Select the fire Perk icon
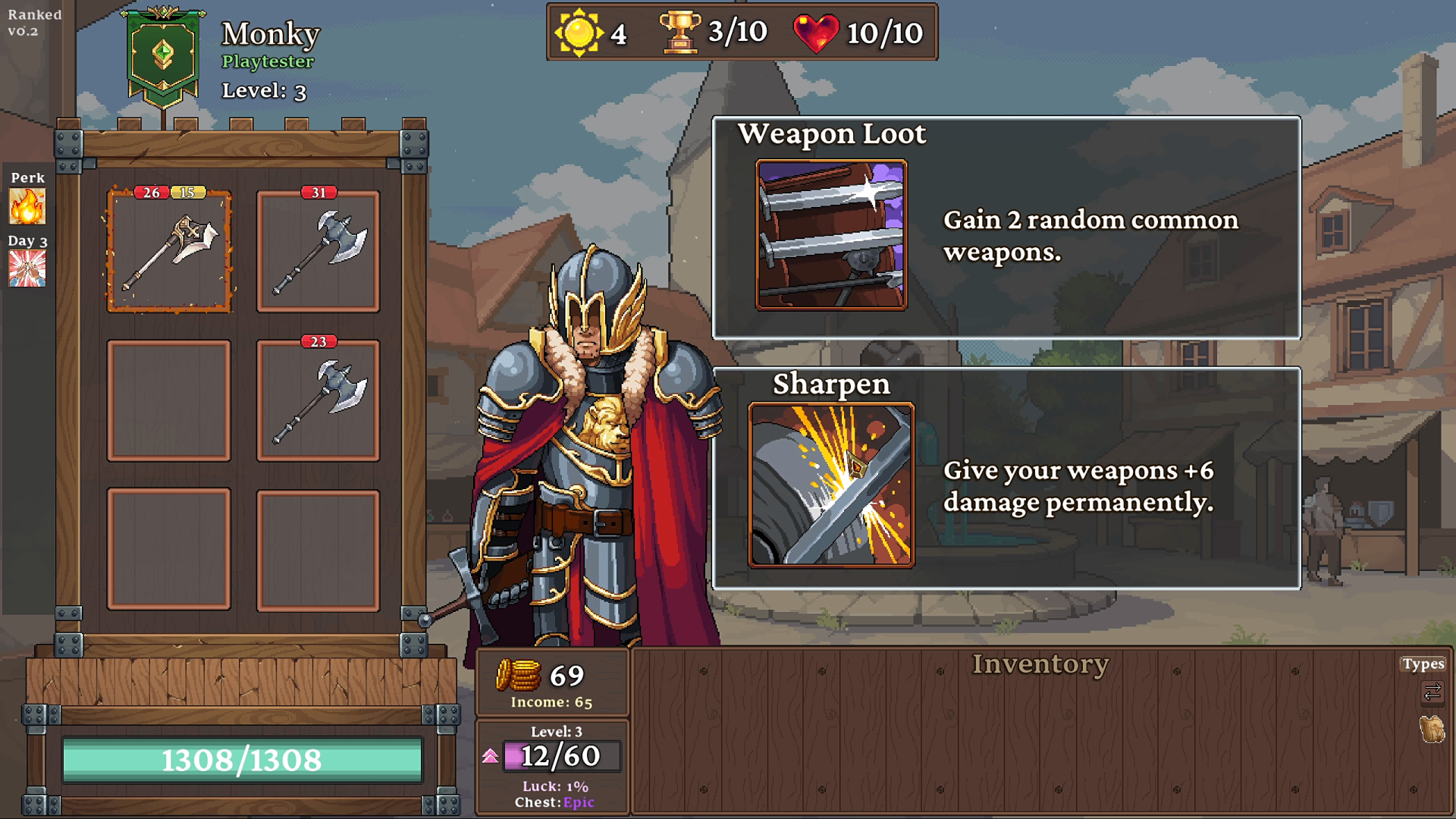The image size is (1456, 819). (x=27, y=206)
